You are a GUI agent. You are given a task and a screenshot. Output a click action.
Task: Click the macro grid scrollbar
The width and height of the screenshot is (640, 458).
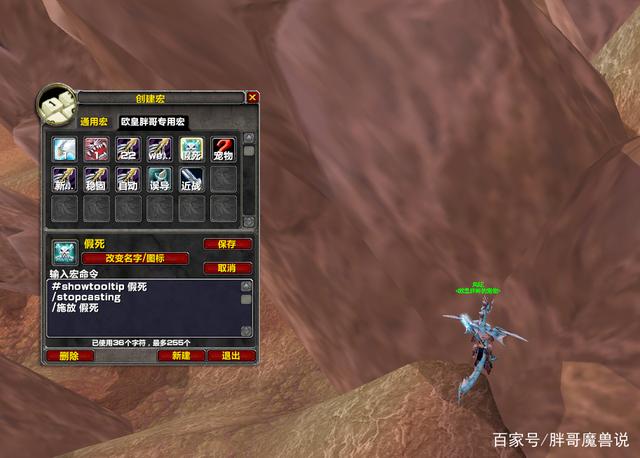coord(249,180)
